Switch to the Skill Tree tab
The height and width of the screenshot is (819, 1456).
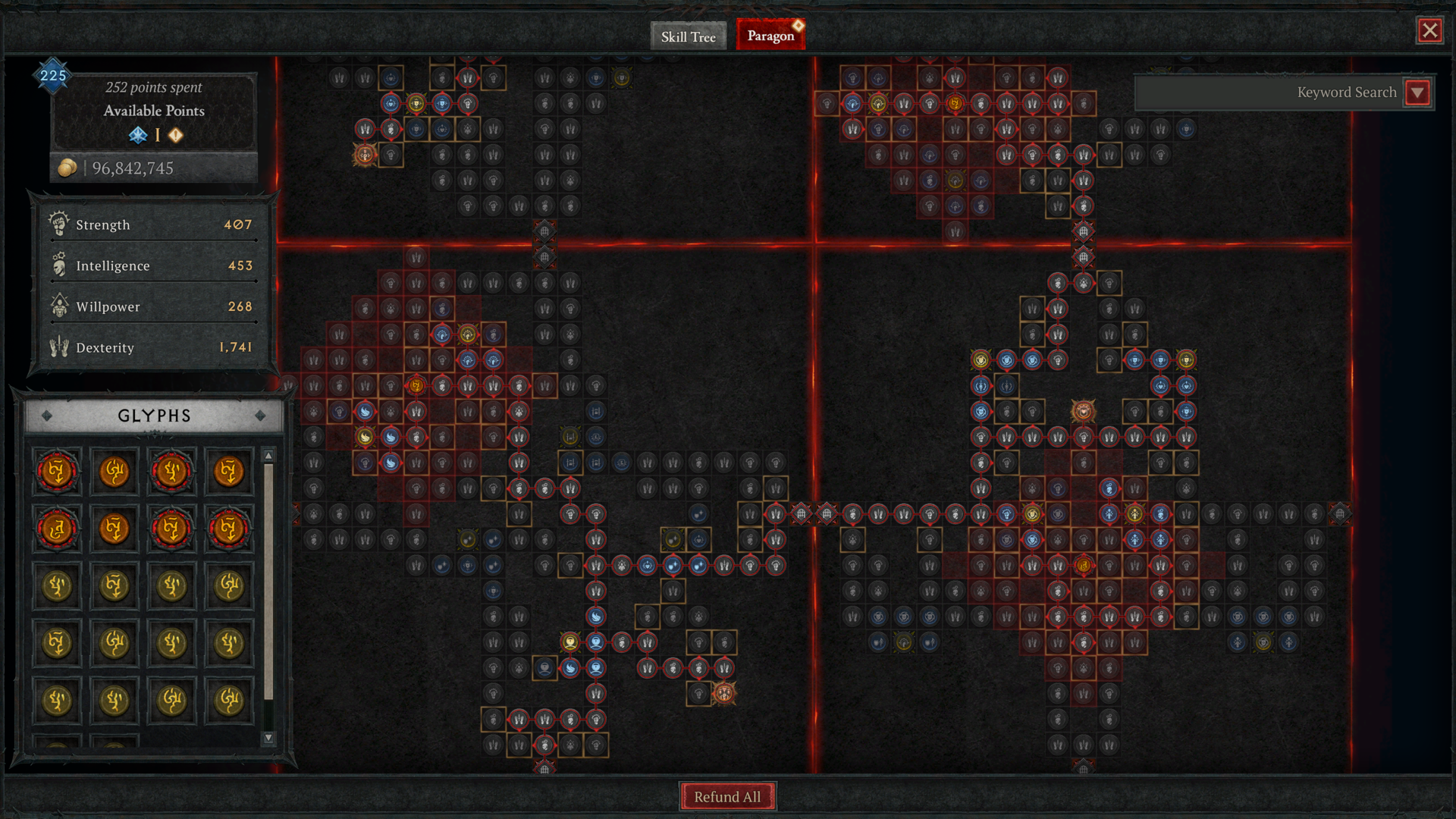[x=688, y=36]
